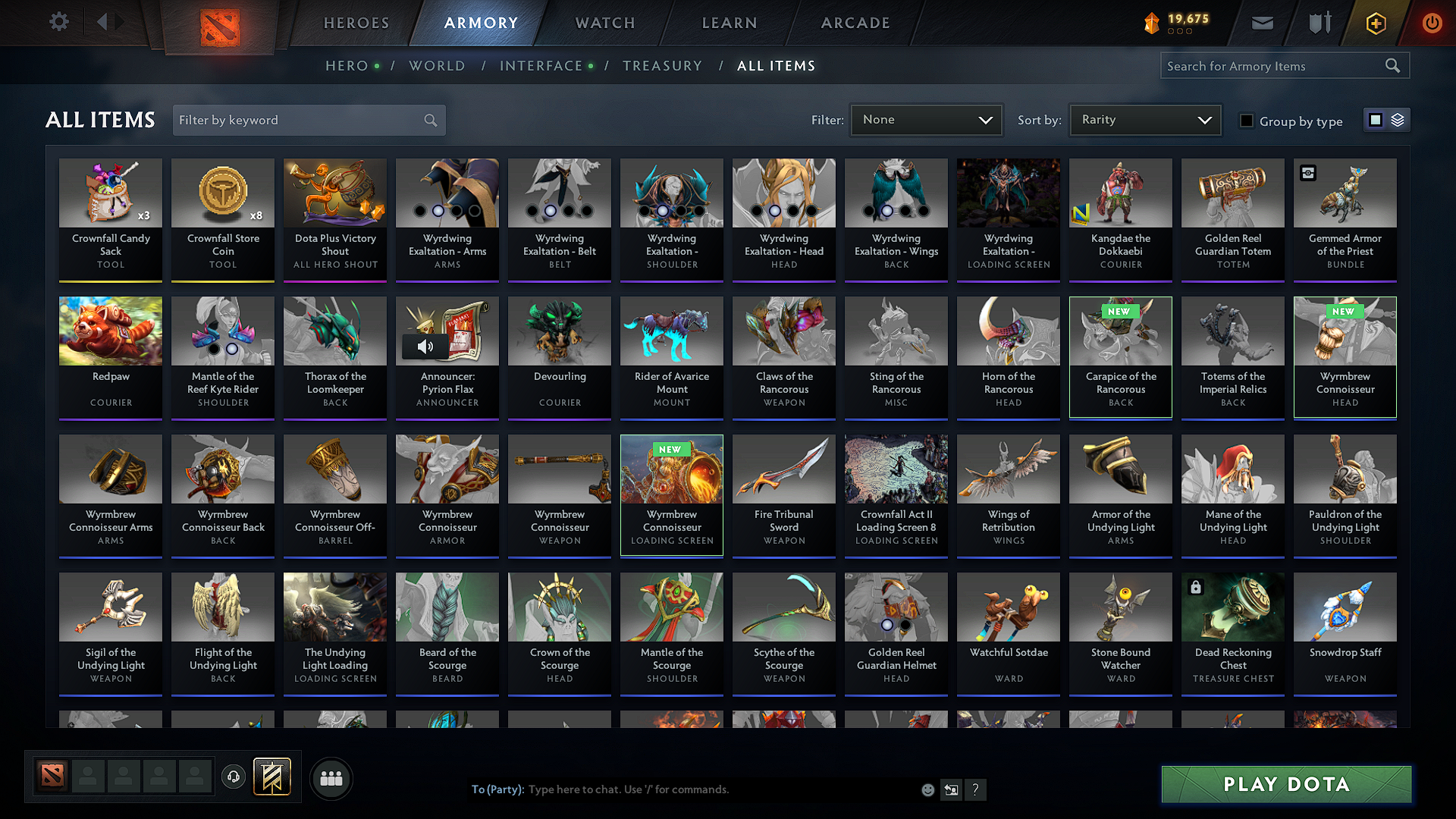Image resolution: width=1456 pixels, height=819 pixels.
Task: Click the back navigation arrow
Action: pyautogui.click(x=103, y=22)
